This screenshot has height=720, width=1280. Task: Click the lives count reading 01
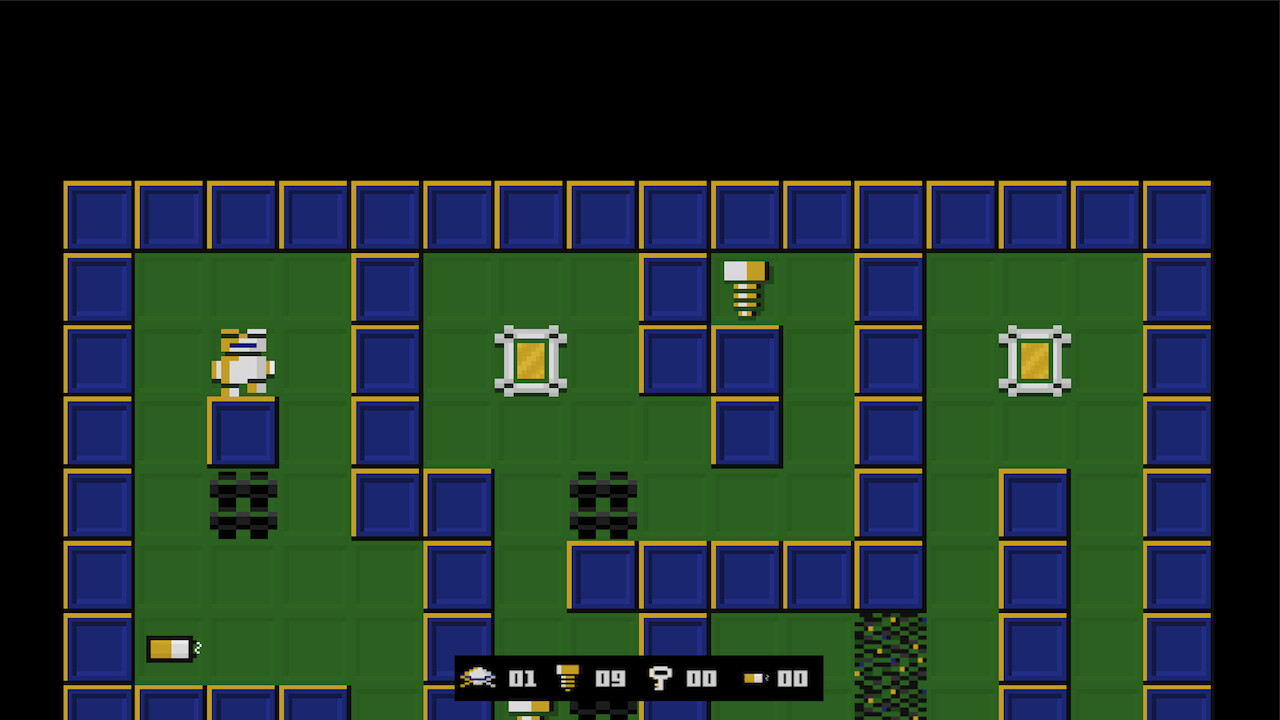point(521,678)
